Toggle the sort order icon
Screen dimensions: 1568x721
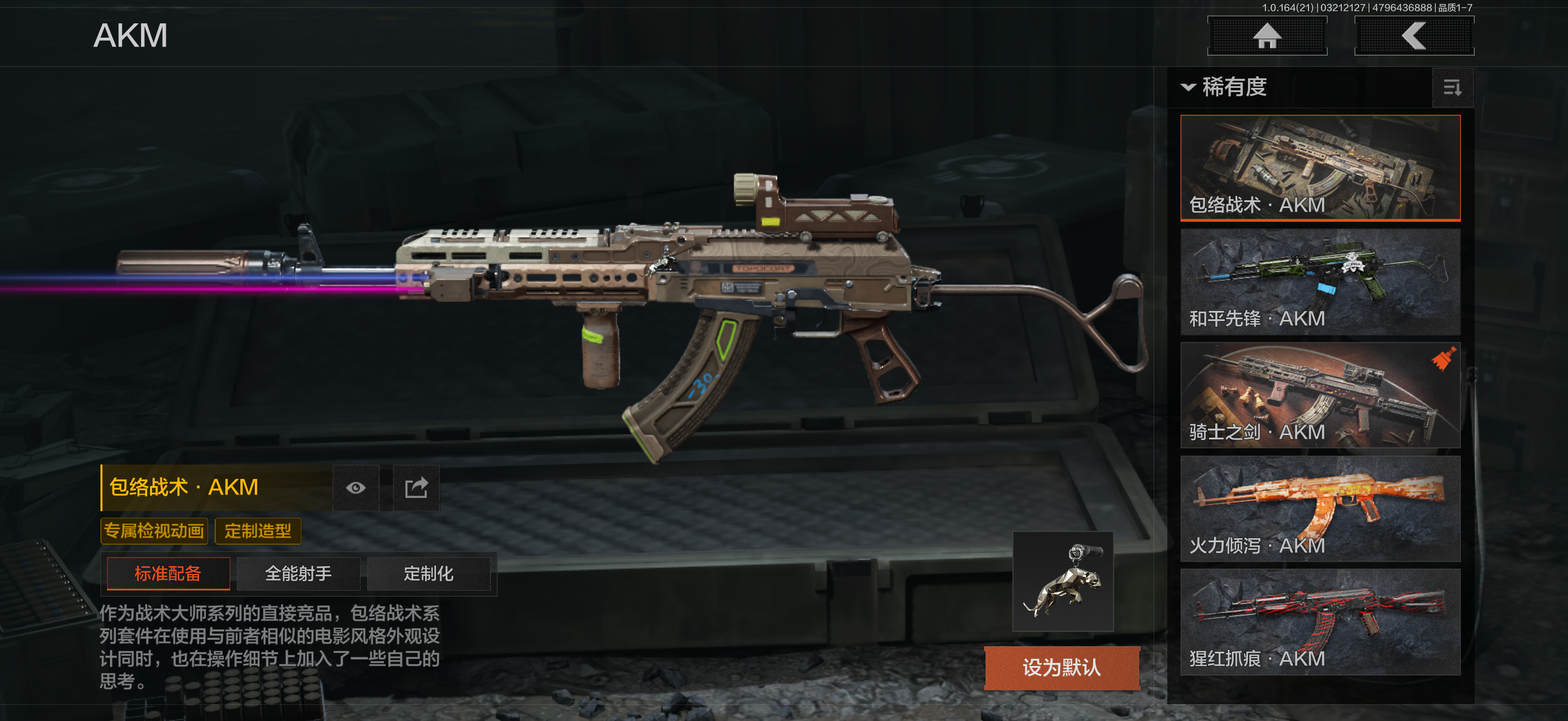(1452, 88)
